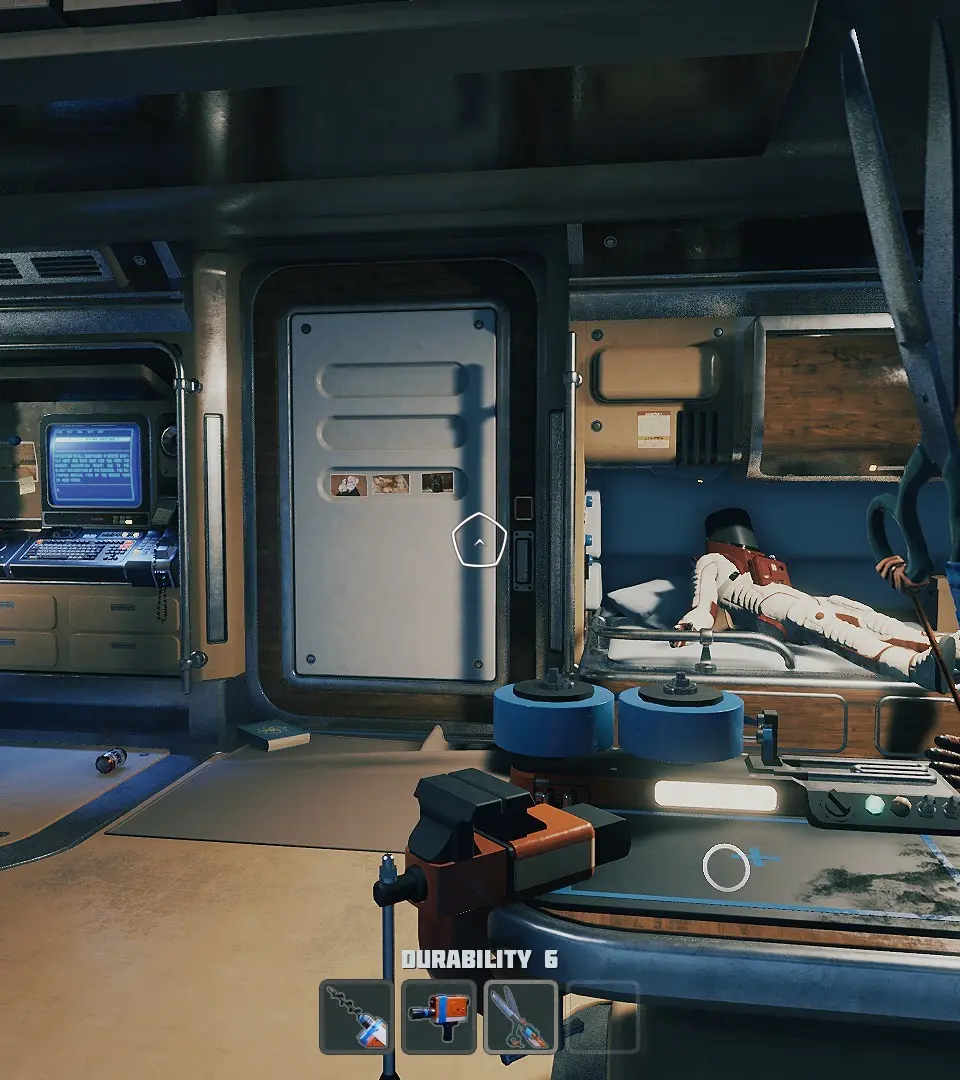Image resolution: width=960 pixels, height=1080 pixels.
Task: Choose the shears tool hotbar slot
Action: coord(520,1017)
